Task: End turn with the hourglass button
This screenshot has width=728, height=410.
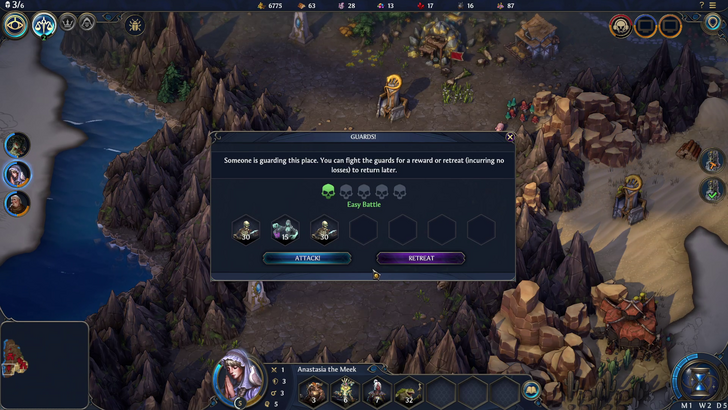Action: (700, 380)
